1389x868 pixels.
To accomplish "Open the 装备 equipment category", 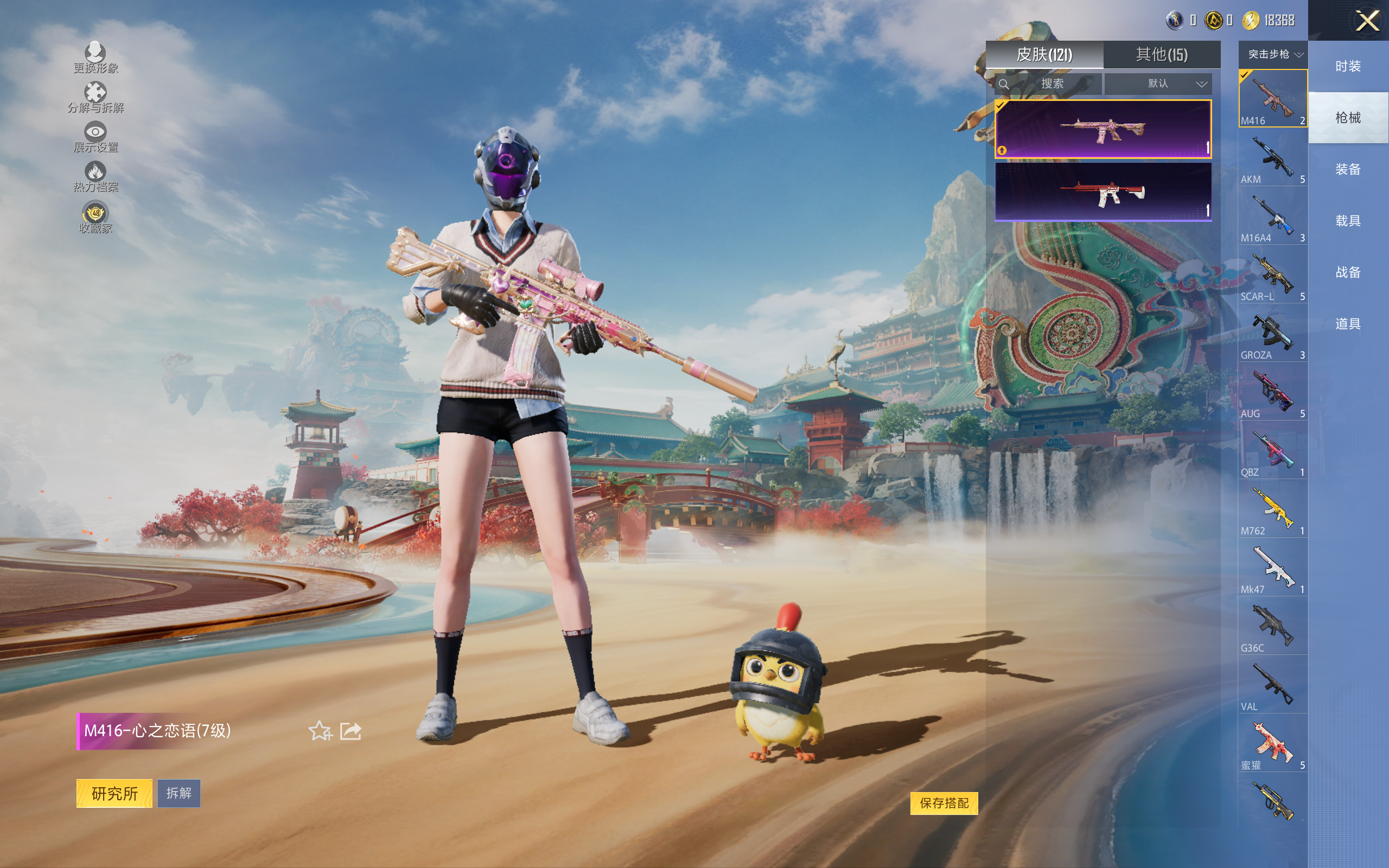I will pos(1348,169).
